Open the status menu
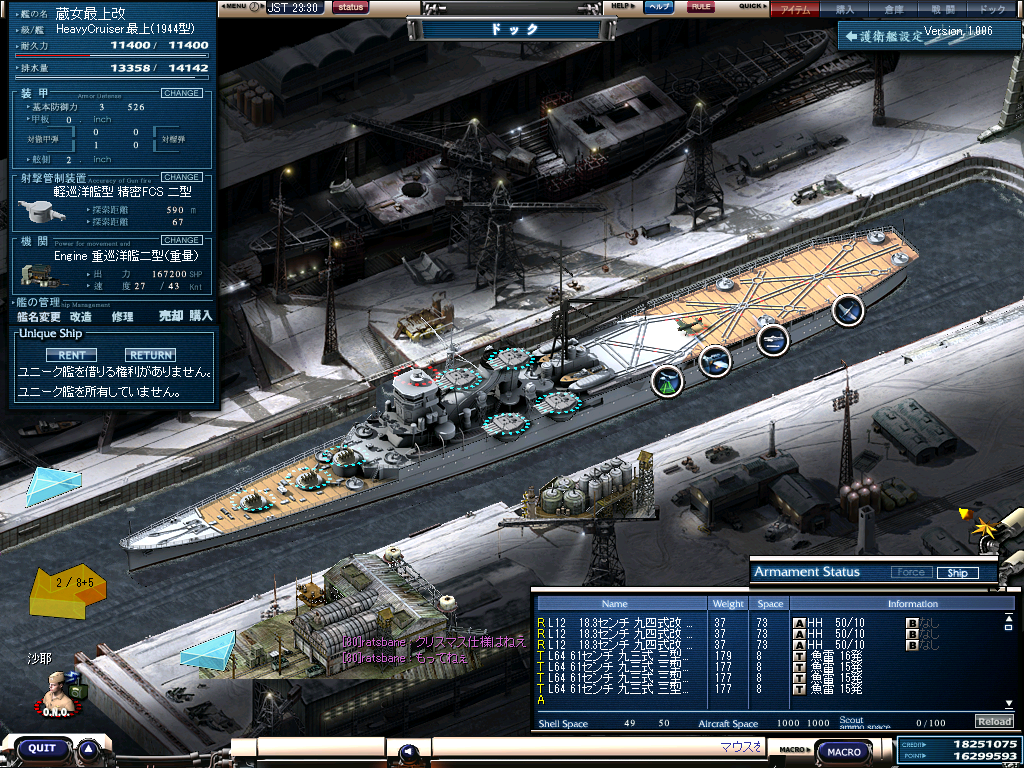This screenshot has height=768, width=1024. point(350,7)
